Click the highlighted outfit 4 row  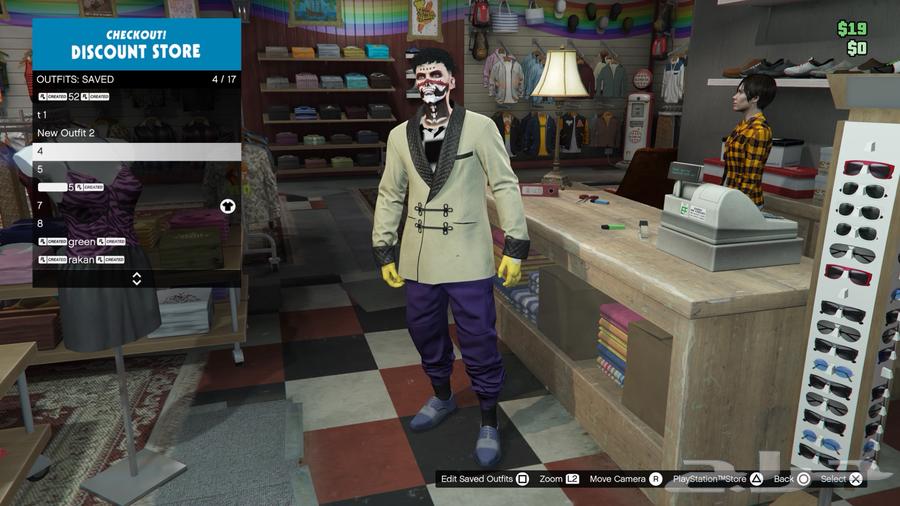(136, 151)
